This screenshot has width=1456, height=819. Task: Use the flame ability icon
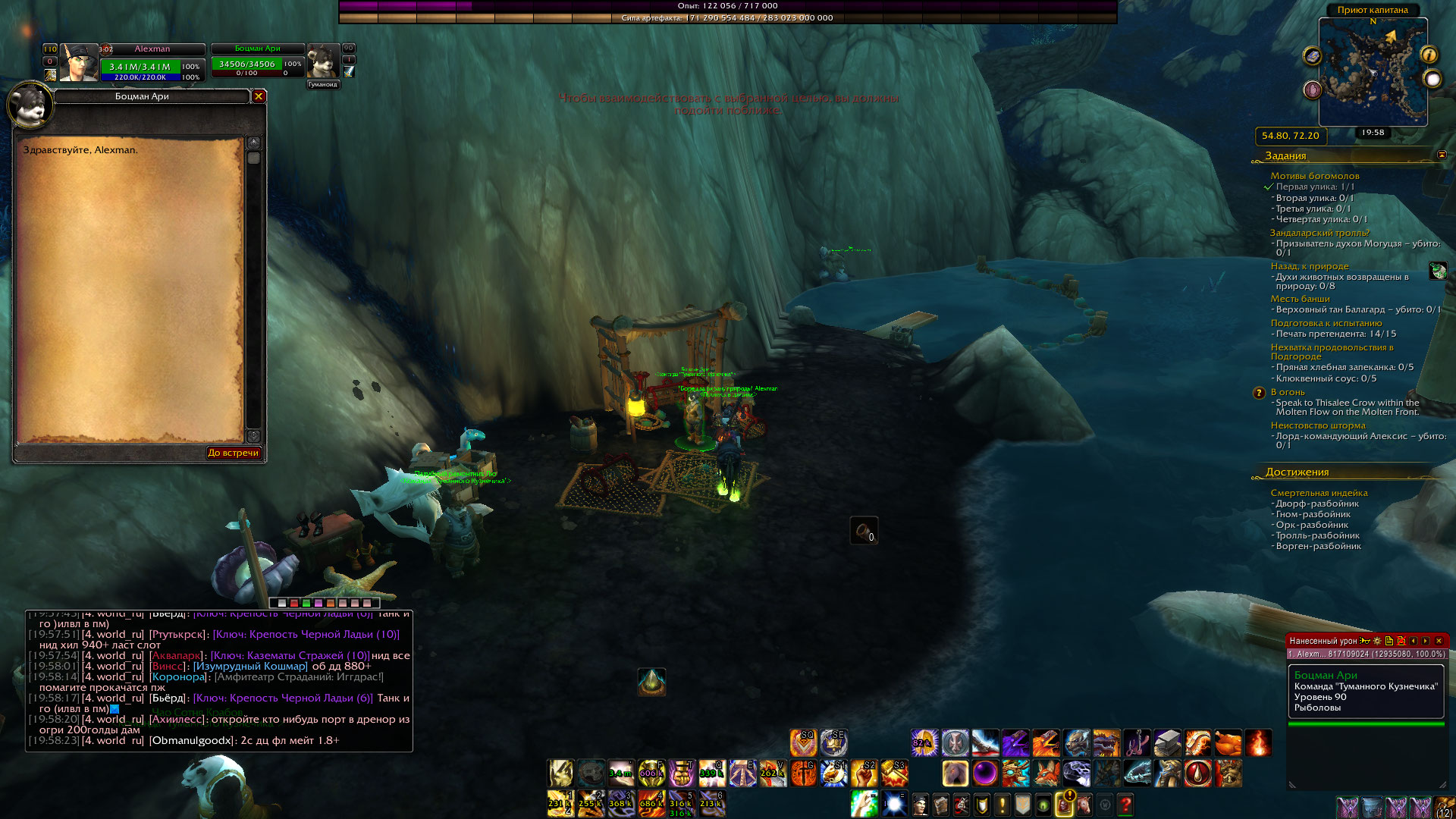(x=1257, y=742)
